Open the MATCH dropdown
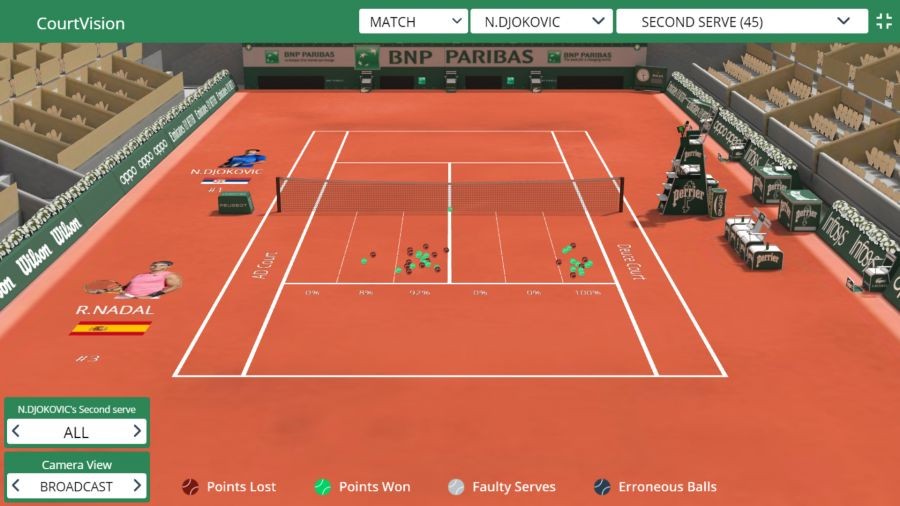900x506 pixels. [413, 22]
